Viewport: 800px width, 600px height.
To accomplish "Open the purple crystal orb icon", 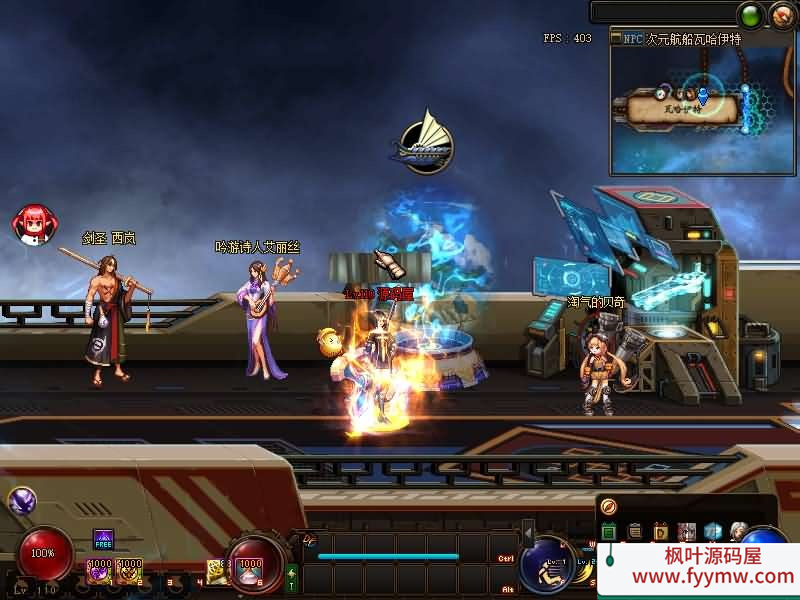I will 22,500.
